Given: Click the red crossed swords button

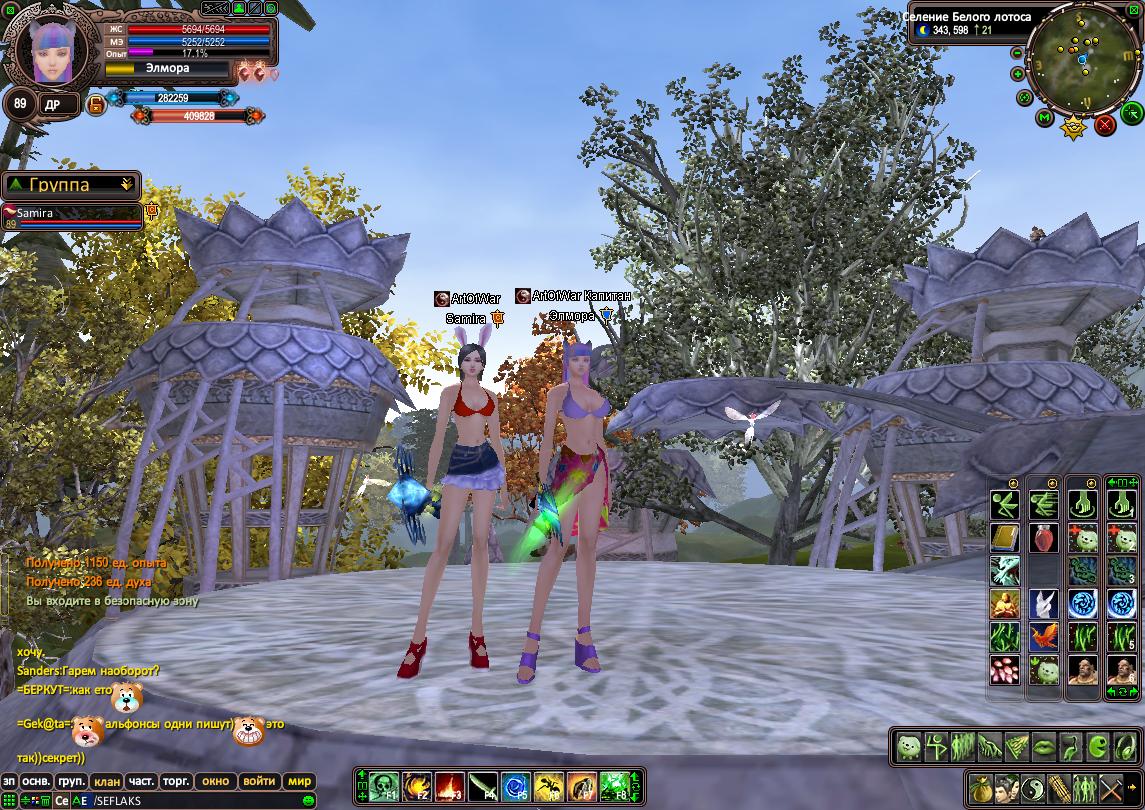Looking at the screenshot, I should (x=1105, y=124).
